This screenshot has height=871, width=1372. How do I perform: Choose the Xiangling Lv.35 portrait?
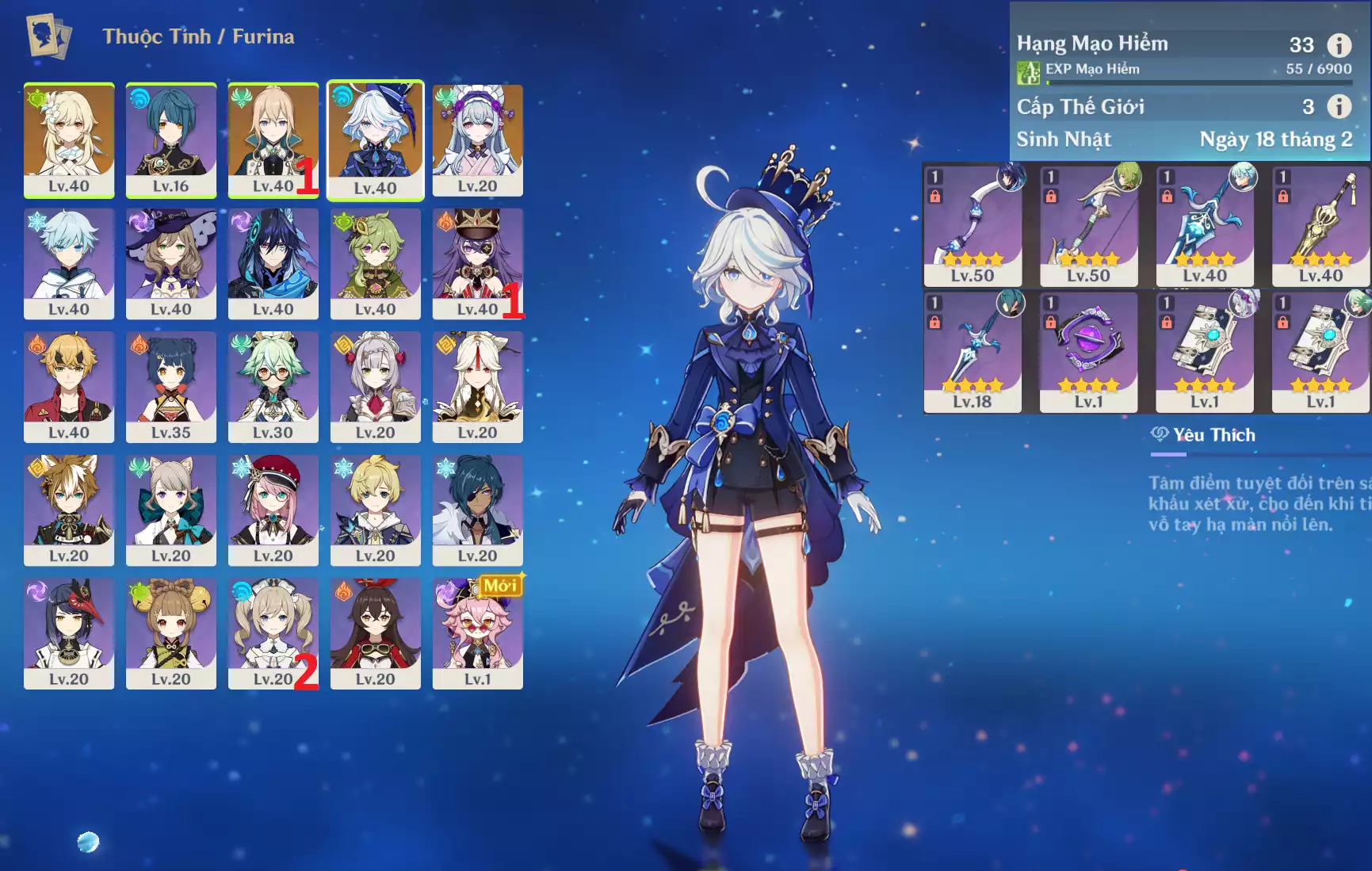(x=170, y=386)
